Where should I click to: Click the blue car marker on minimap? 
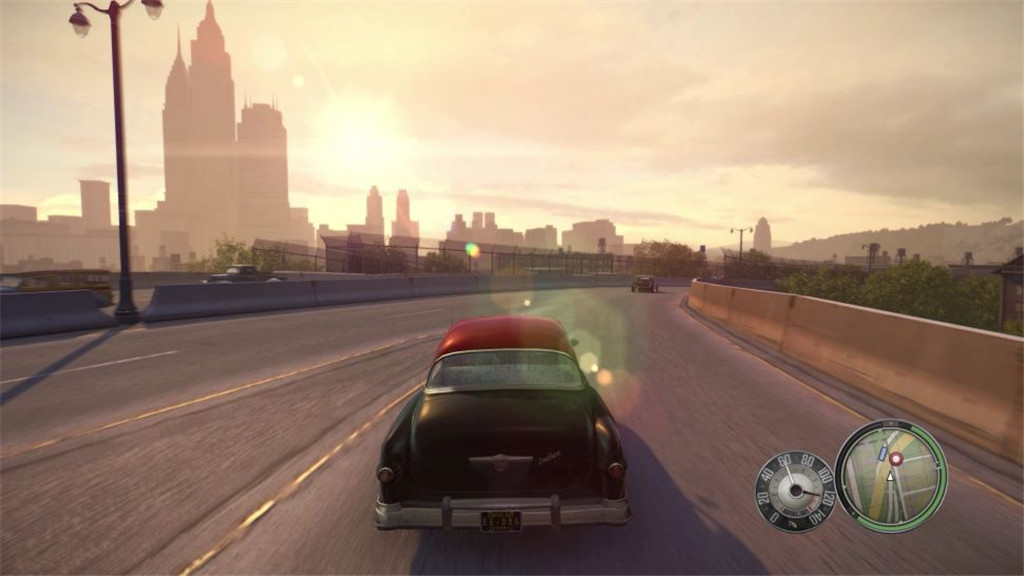[882, 454]
